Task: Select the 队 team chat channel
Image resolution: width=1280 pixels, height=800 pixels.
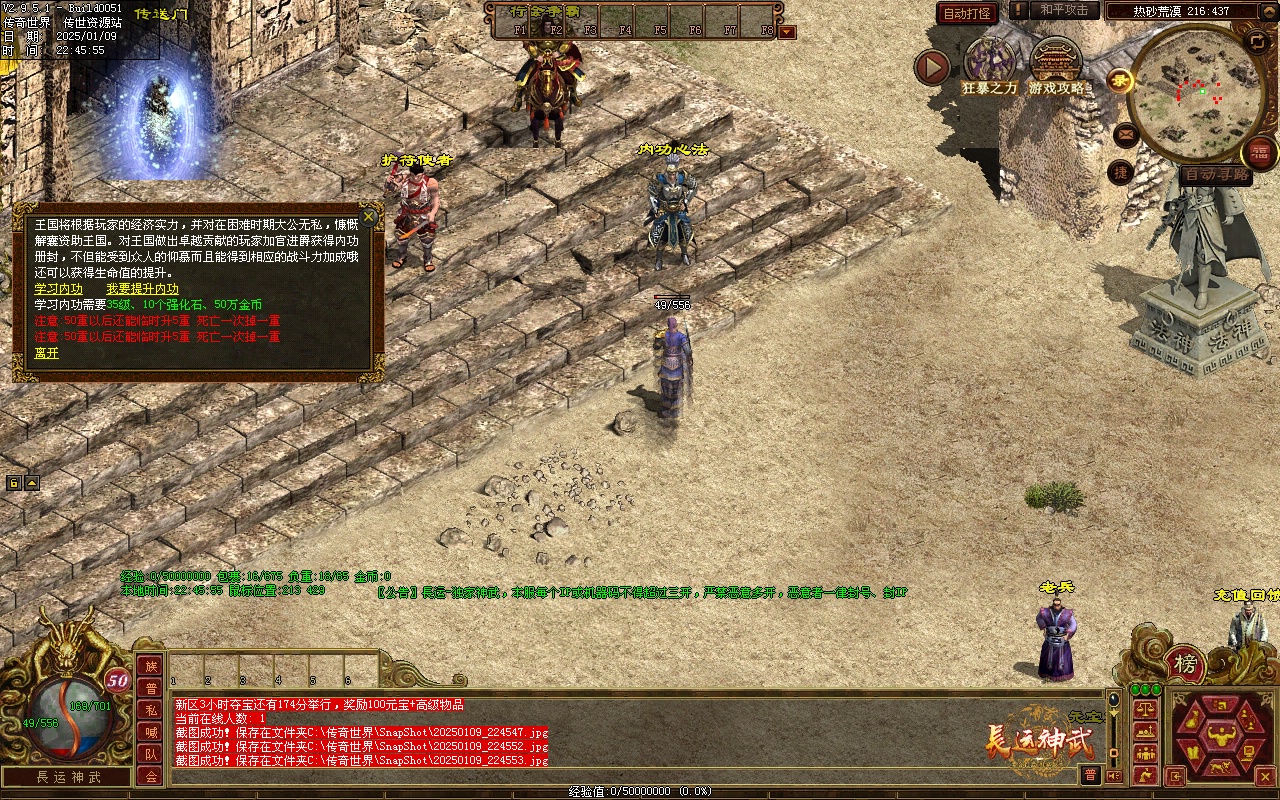Action: point(151,754)
